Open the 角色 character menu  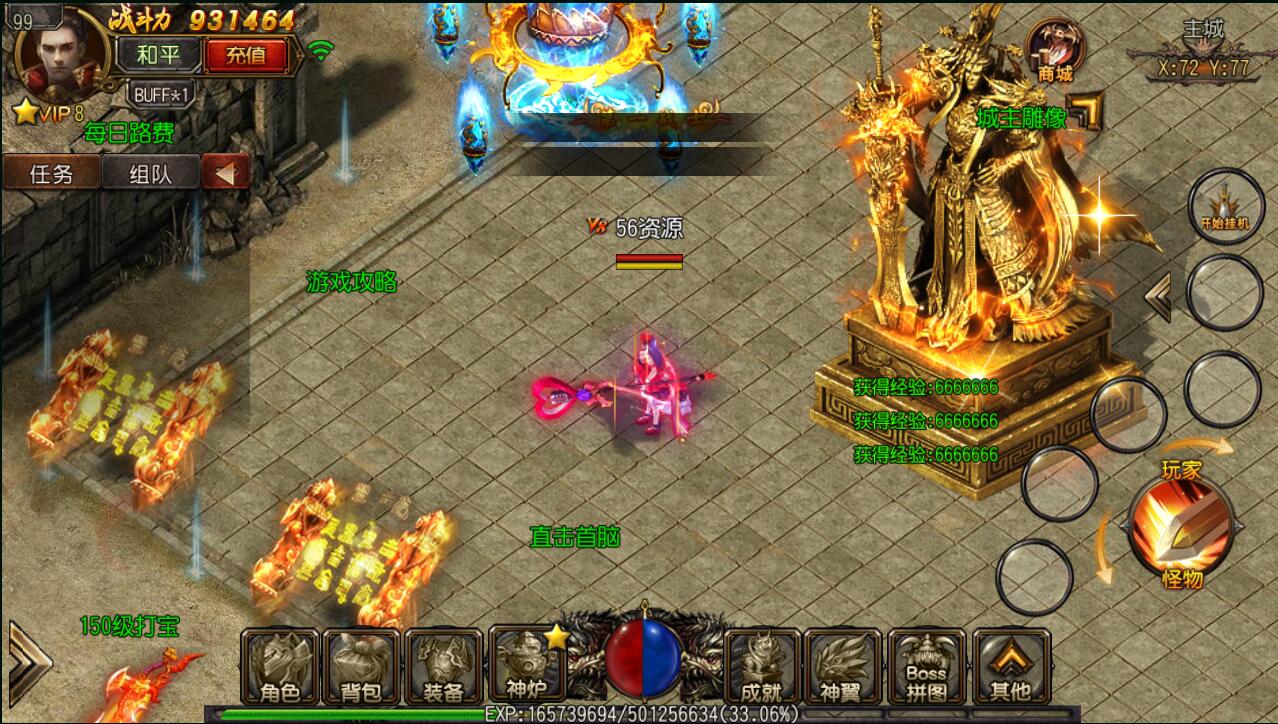(279, 667)
